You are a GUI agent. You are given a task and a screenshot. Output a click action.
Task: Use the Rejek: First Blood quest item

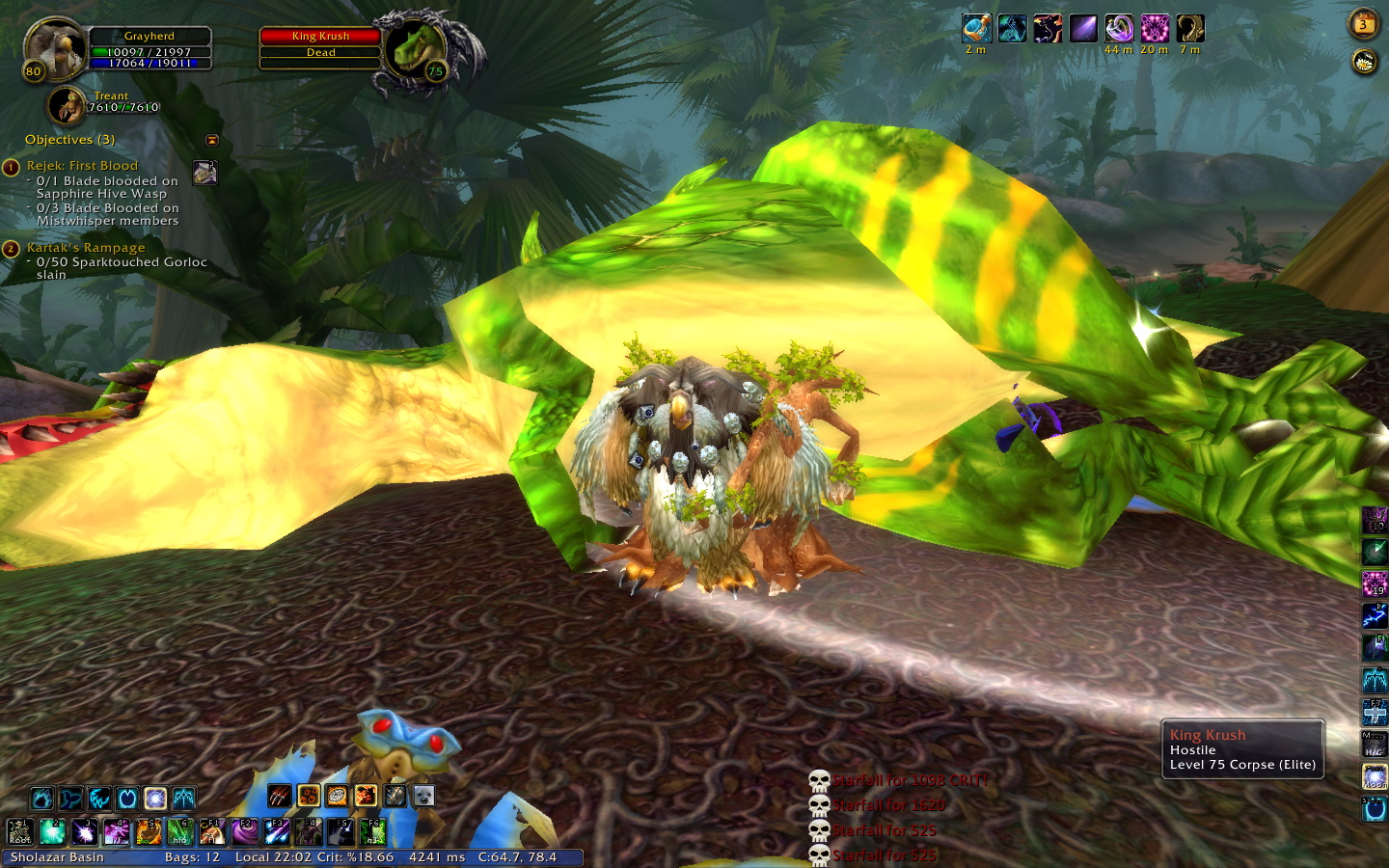[204, 173]
